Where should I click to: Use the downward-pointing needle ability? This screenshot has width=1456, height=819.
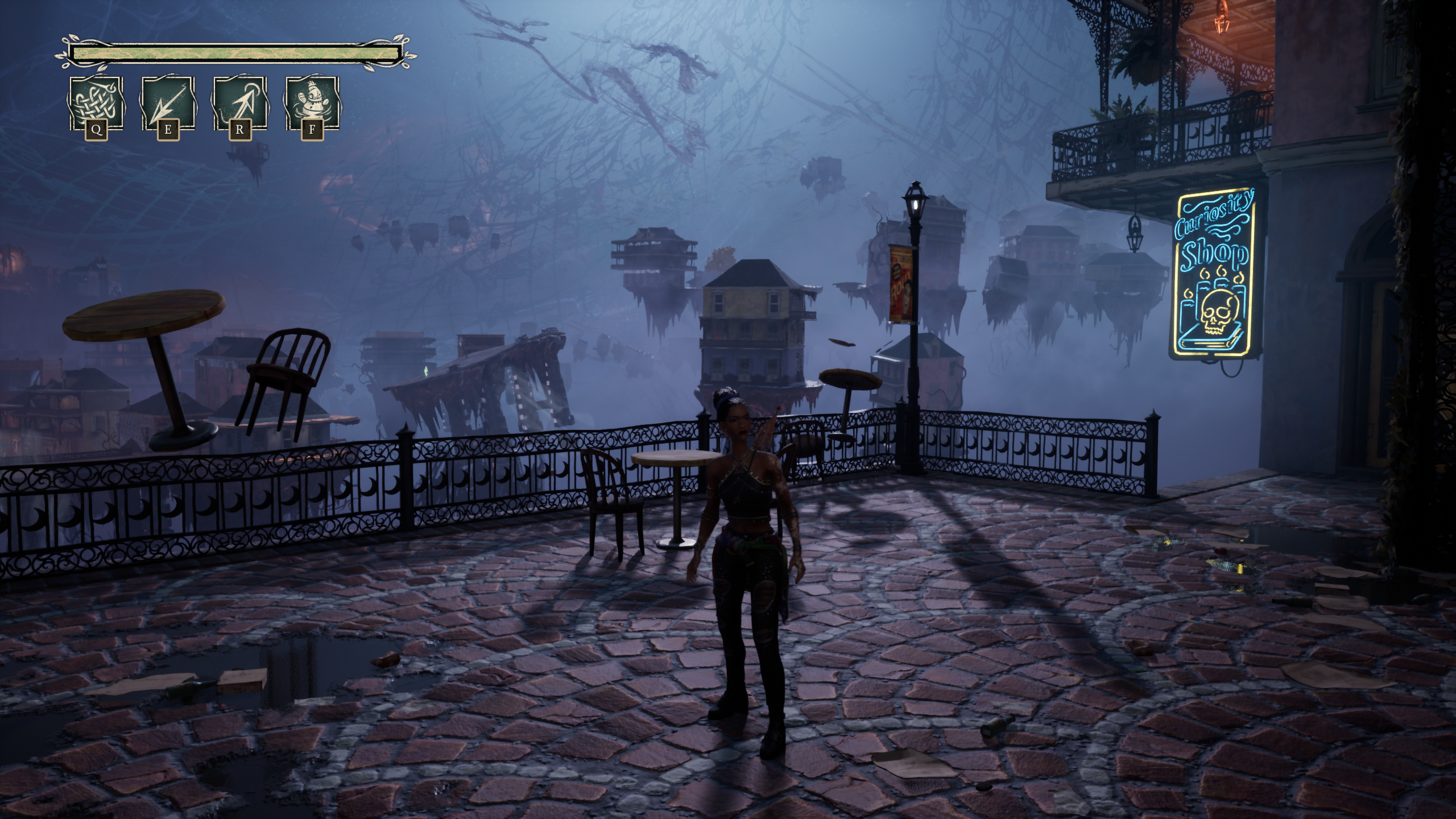tap(168, 104)
